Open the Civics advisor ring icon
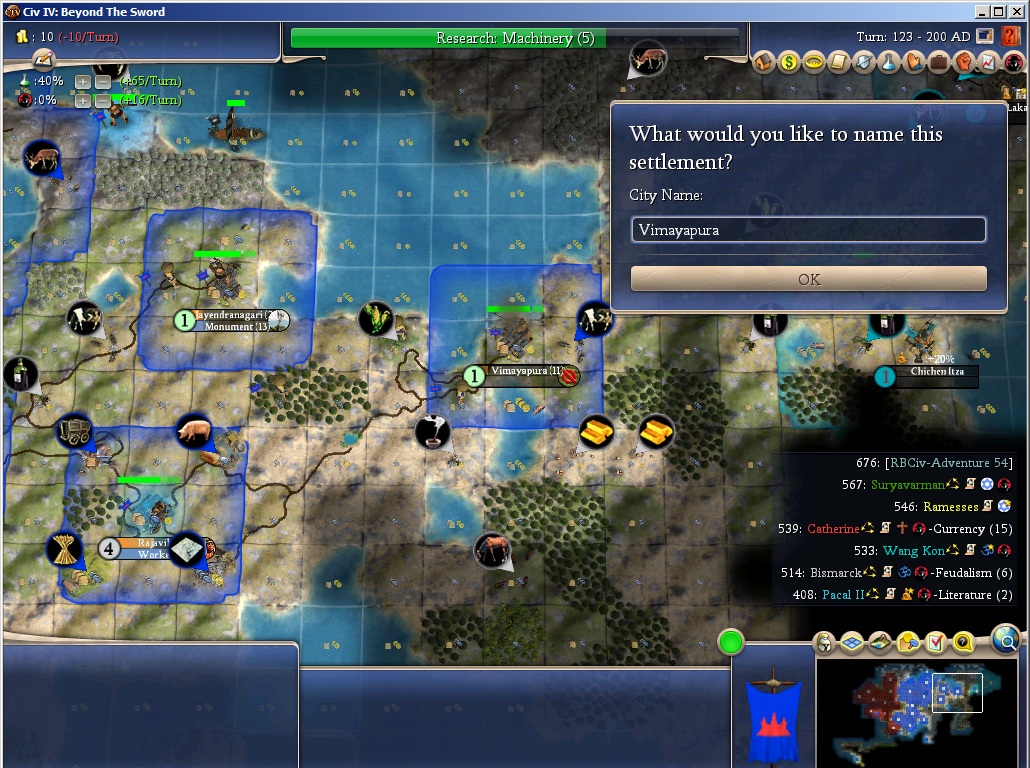This screenshot has width=1030, height=768. click(x=814, y=62)
